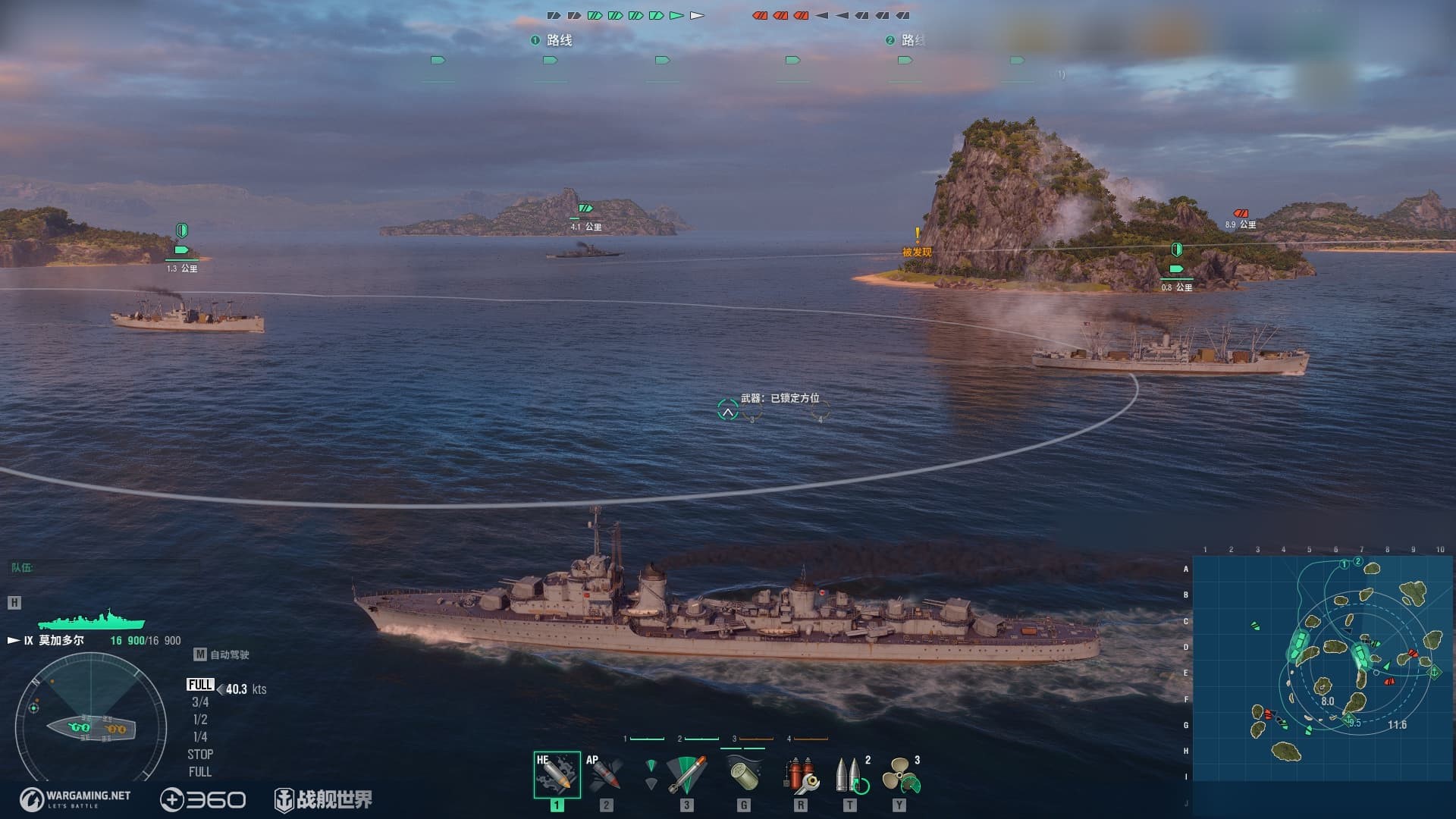Trigger the engine boost propeller consumable
The width and height of the screenshot is (1456, 819).
(x=900, y=774)
